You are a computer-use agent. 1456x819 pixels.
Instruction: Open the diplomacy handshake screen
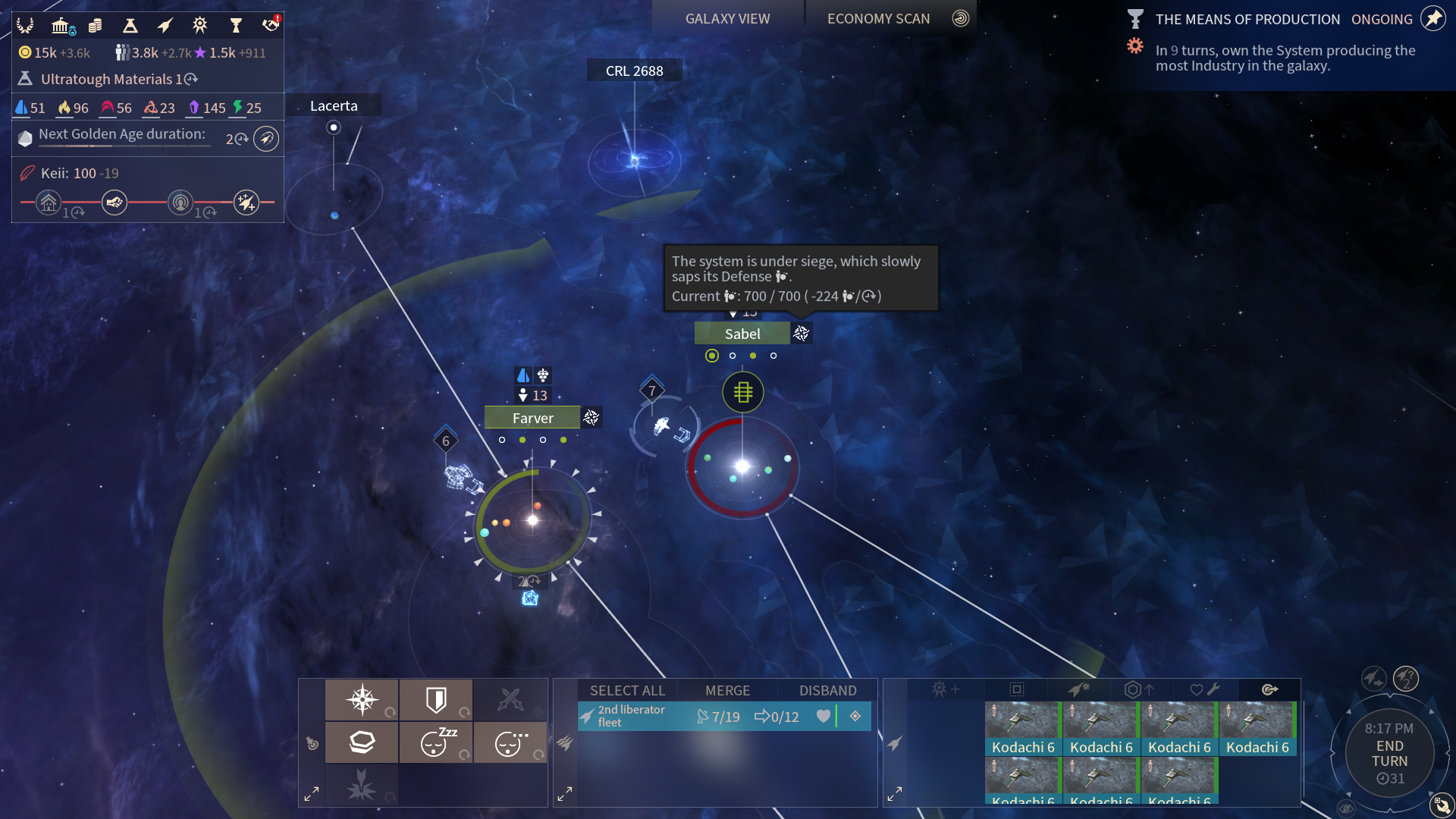click(271, 26)
